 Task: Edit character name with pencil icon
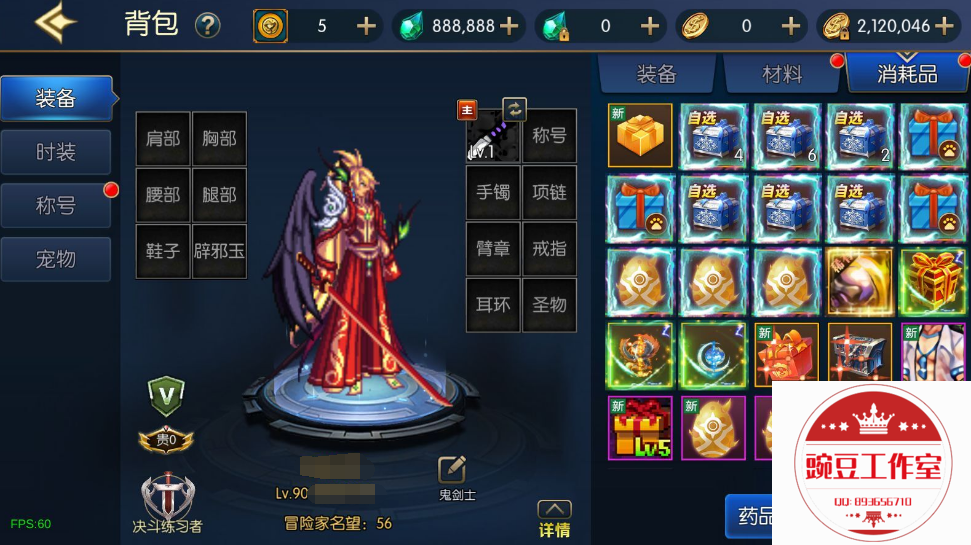click(452, 468)
